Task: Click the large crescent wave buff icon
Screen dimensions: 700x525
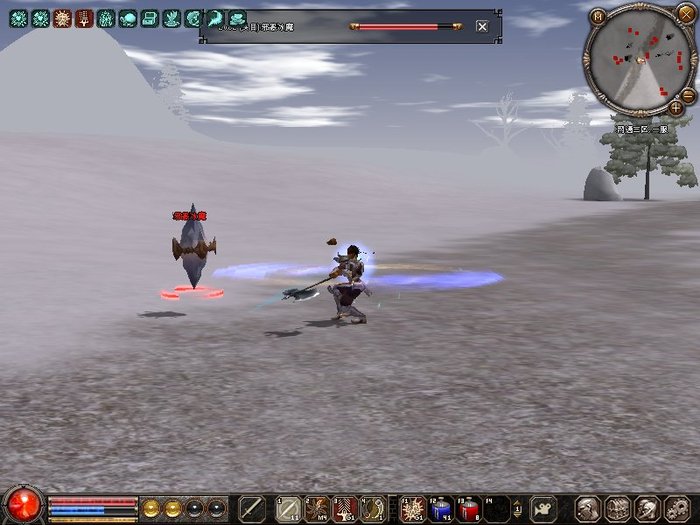Action: (215, 18)
